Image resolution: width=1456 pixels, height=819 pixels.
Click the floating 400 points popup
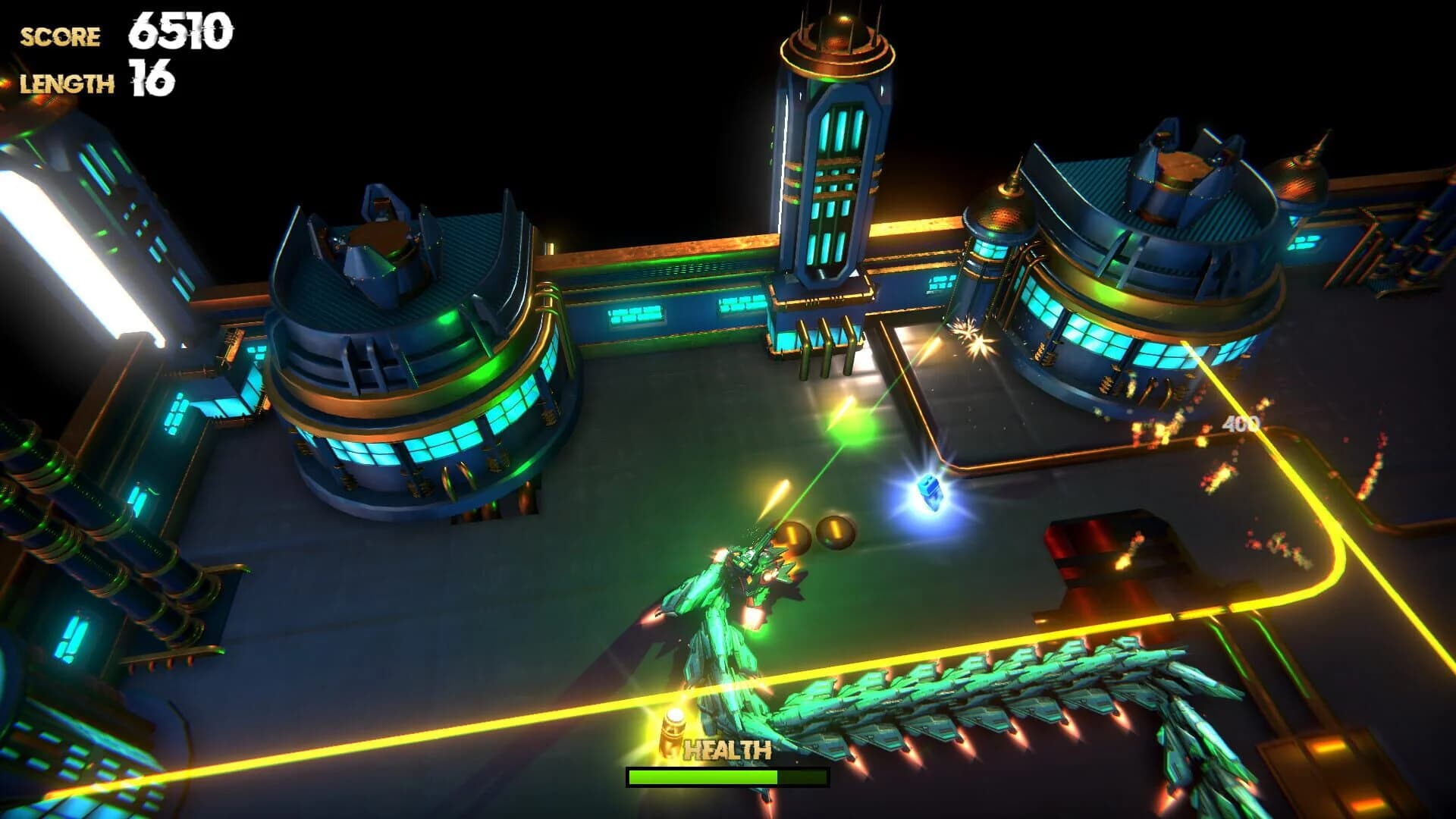pos(1241,424)
